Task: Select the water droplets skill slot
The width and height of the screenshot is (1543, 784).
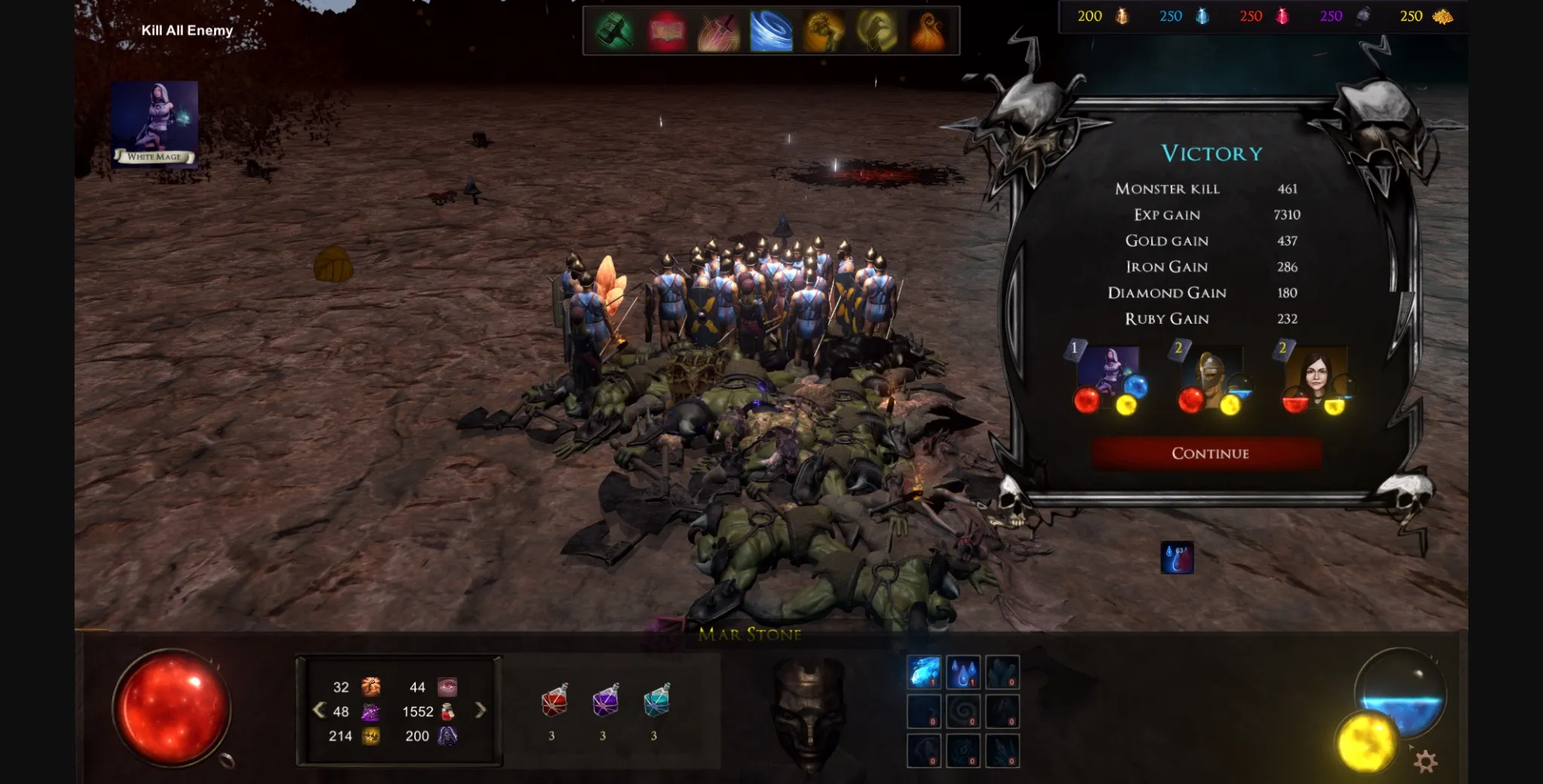Action: [x=963, y=672]
